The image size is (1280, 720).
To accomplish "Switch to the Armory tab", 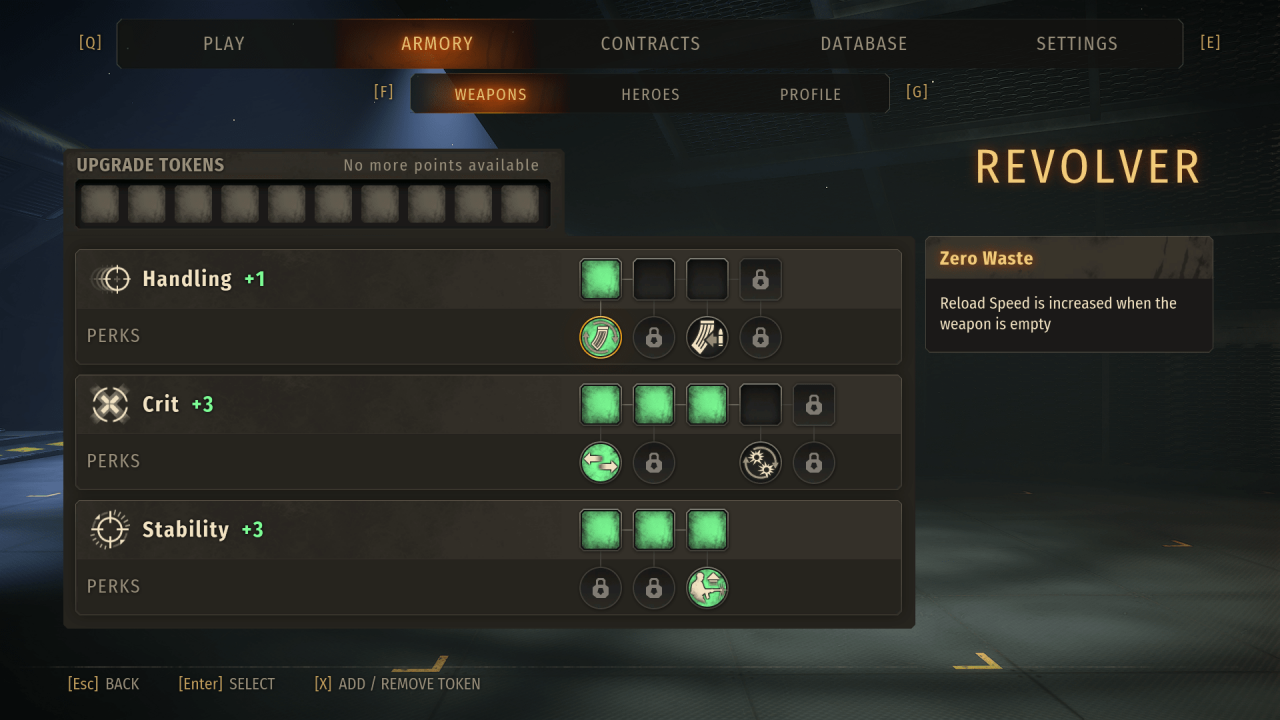I will (437, 44).
